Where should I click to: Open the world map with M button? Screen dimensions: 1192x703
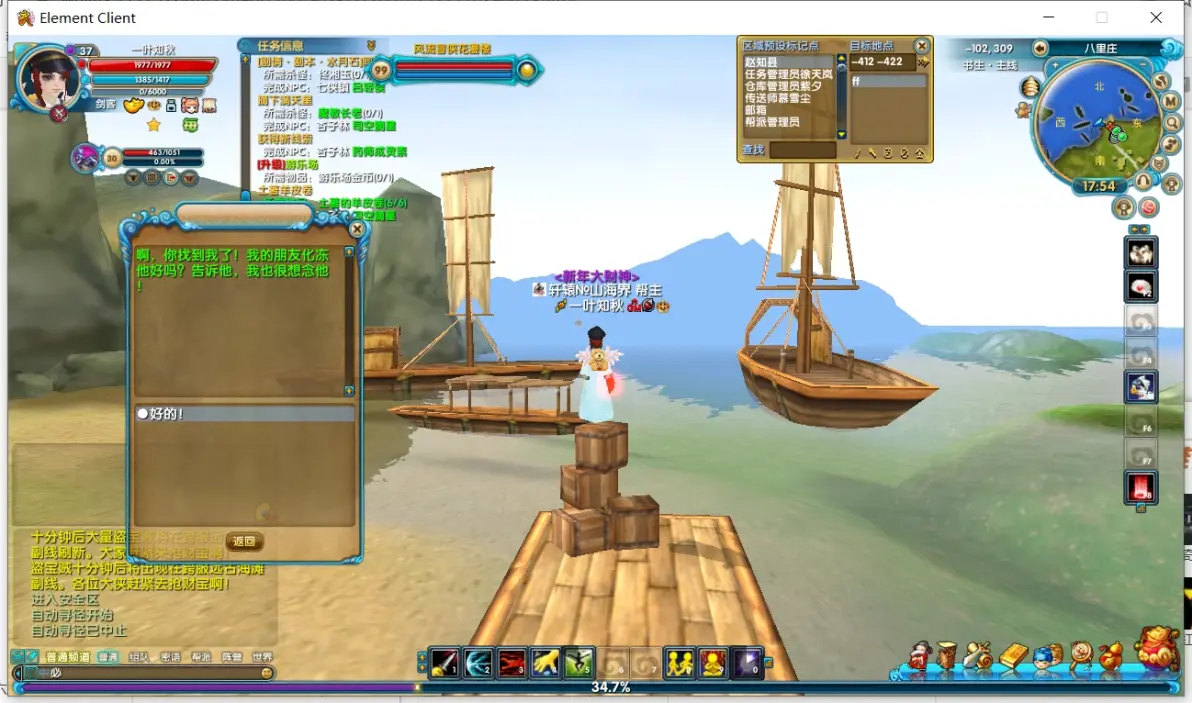[x=1171, y=102]
